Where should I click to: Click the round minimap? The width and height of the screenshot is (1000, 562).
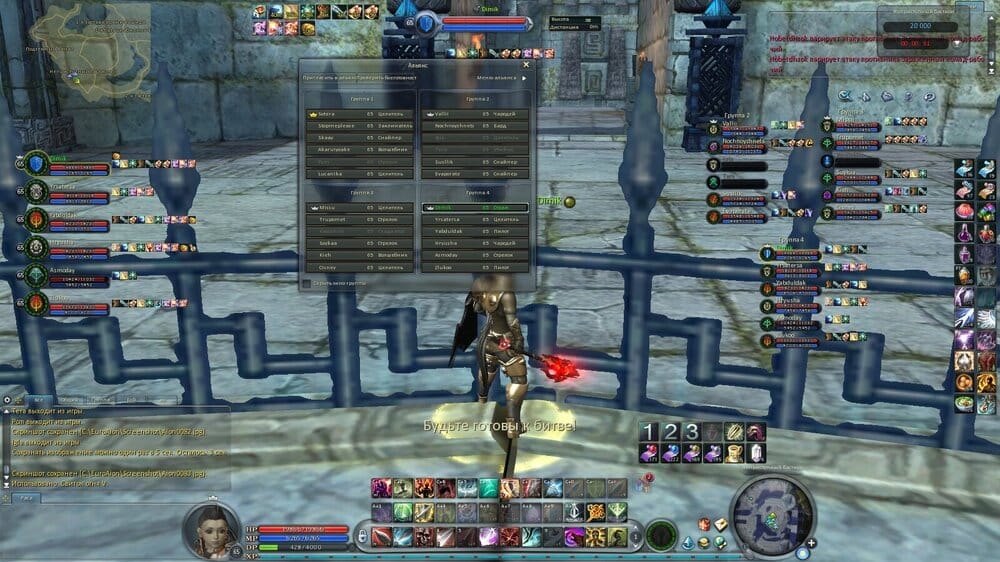pyautogui.click(x=772, y=515)
